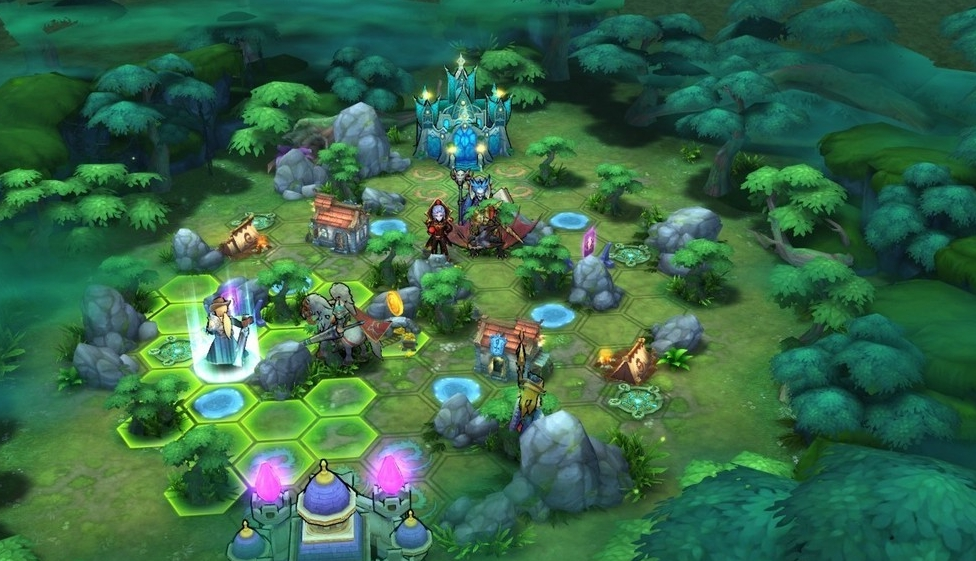Screen dimensions: 976x561
Task: Move to the green highlighted pond hex
Action: 218,402
